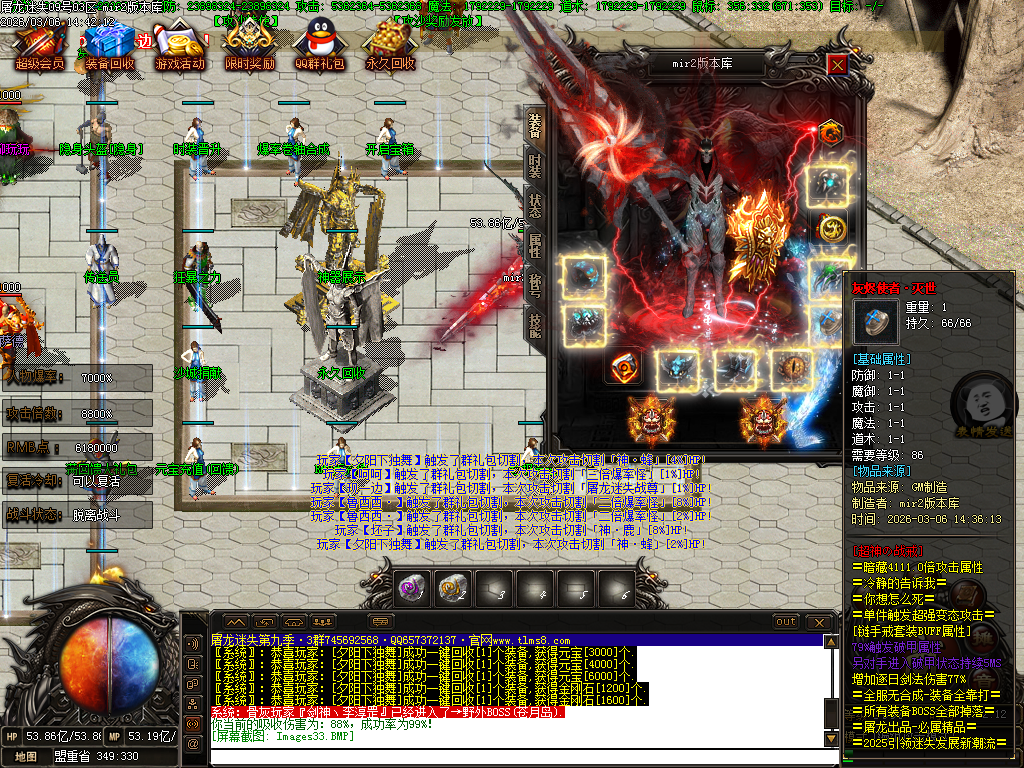Open the 地图 map button
Image resolution: width=1024 pixels, height=768 pixels.
26,757
